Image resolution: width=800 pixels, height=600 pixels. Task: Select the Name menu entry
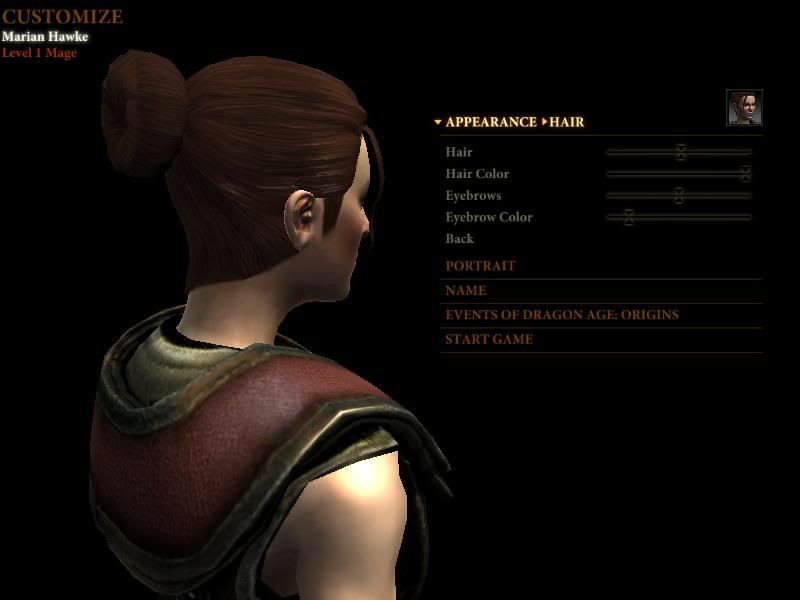coord(466,291)
